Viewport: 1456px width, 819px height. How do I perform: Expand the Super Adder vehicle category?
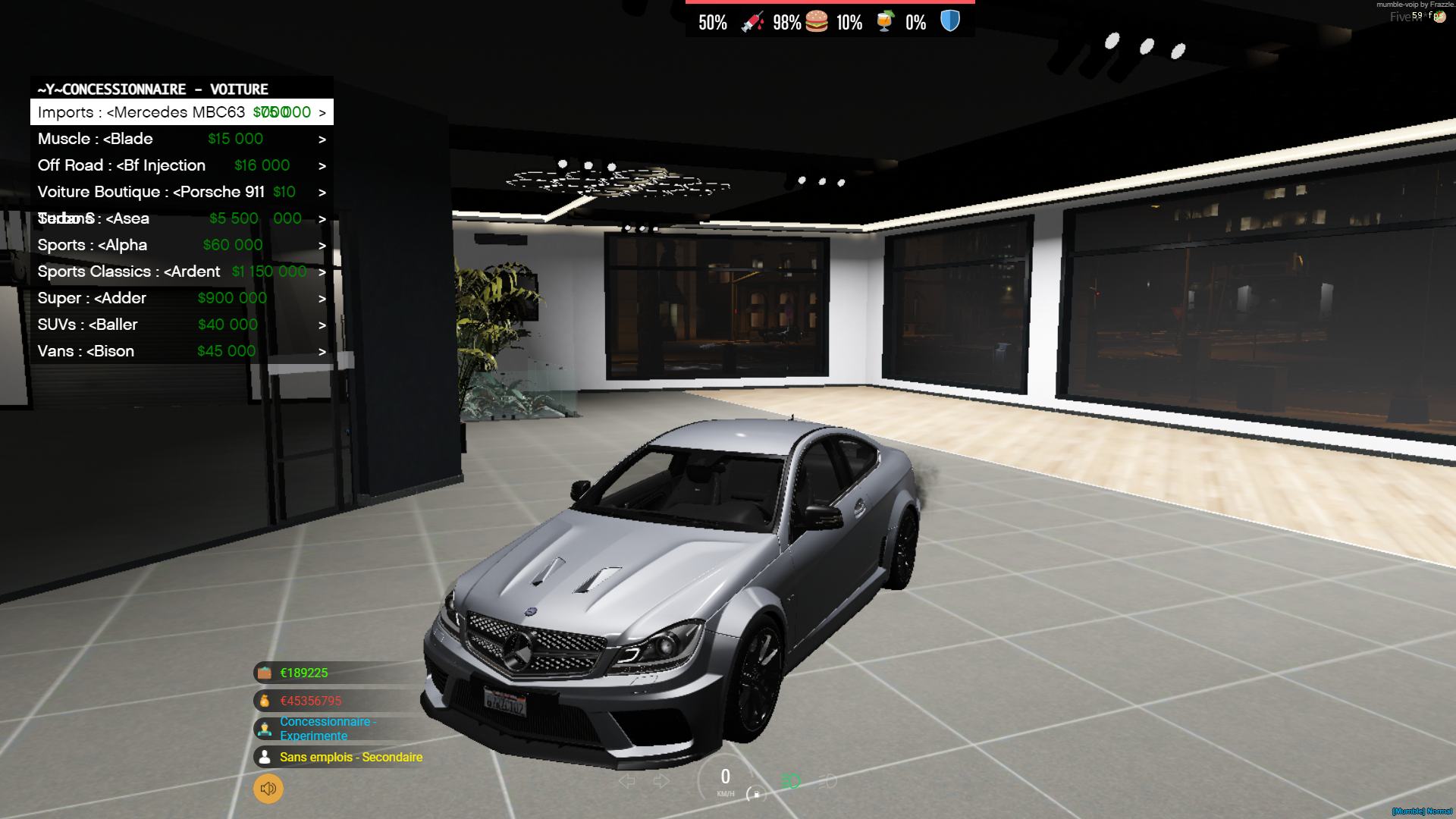point(322,297)
